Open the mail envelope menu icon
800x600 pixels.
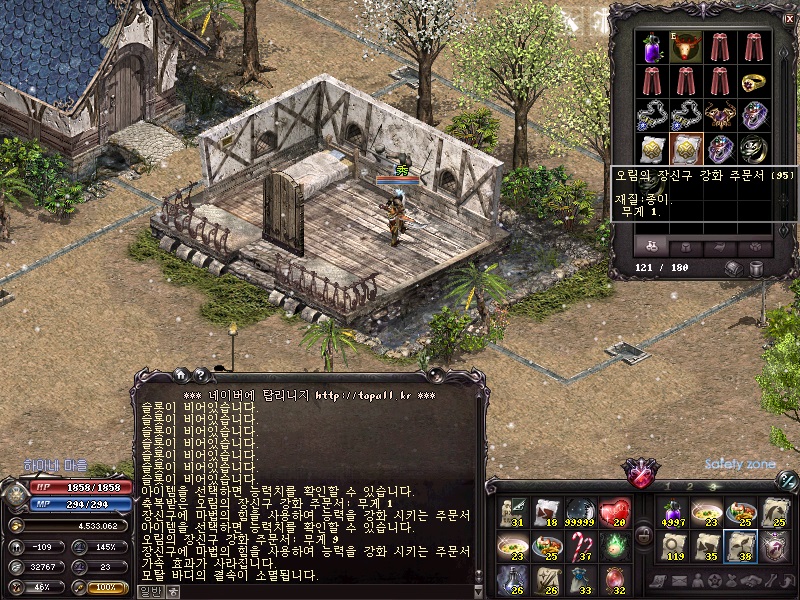pyautogui.click(x=678, y=581)
